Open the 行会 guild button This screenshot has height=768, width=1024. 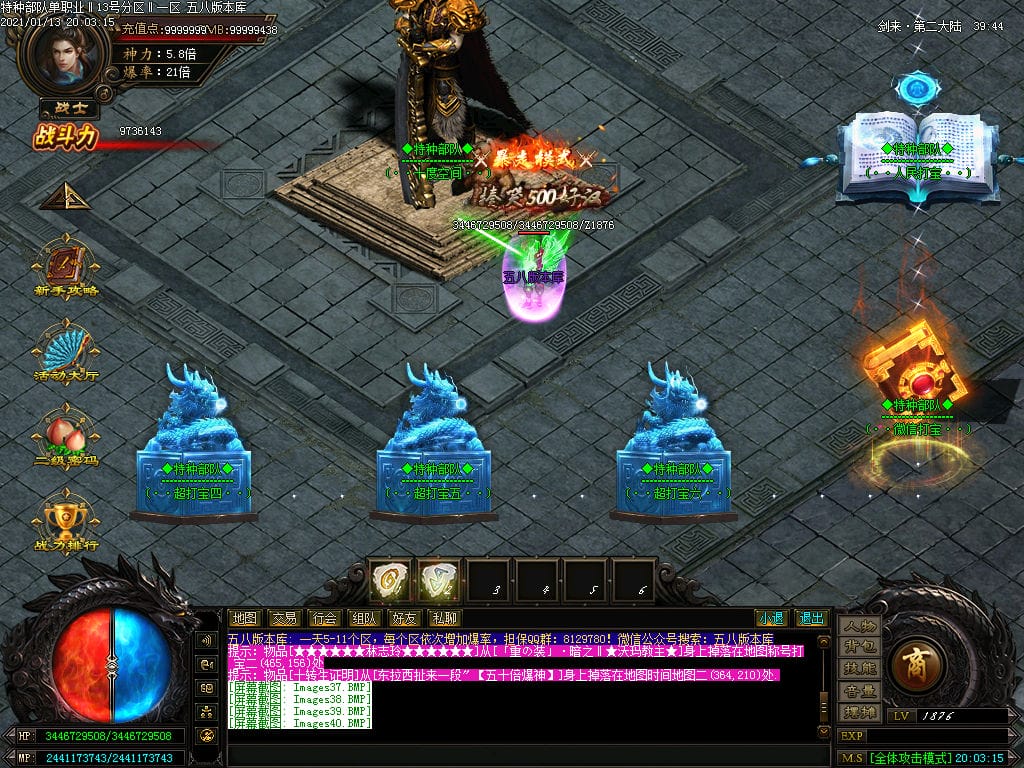pos(323,618)
